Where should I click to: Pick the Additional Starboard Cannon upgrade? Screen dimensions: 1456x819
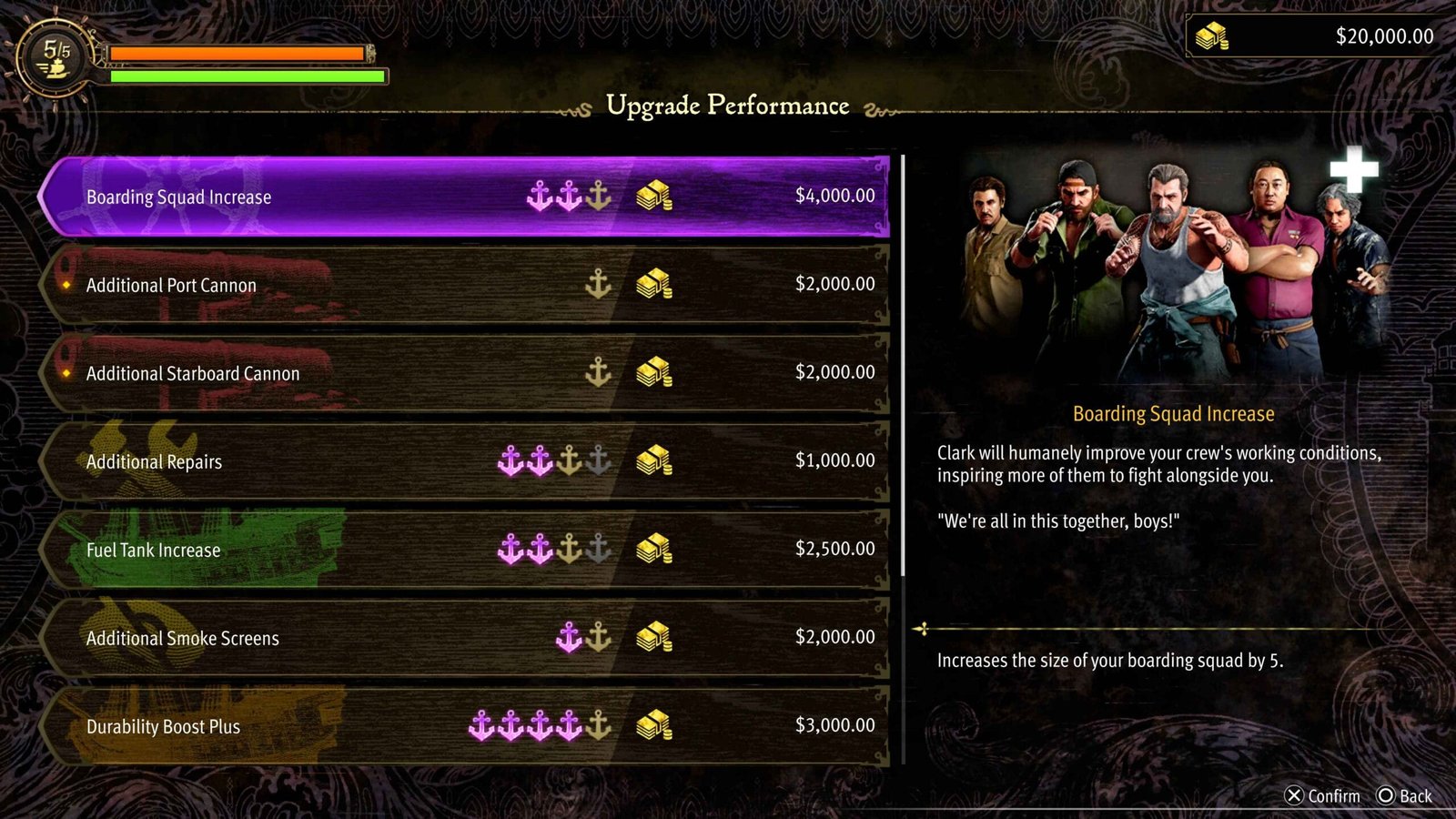(464, 373)
